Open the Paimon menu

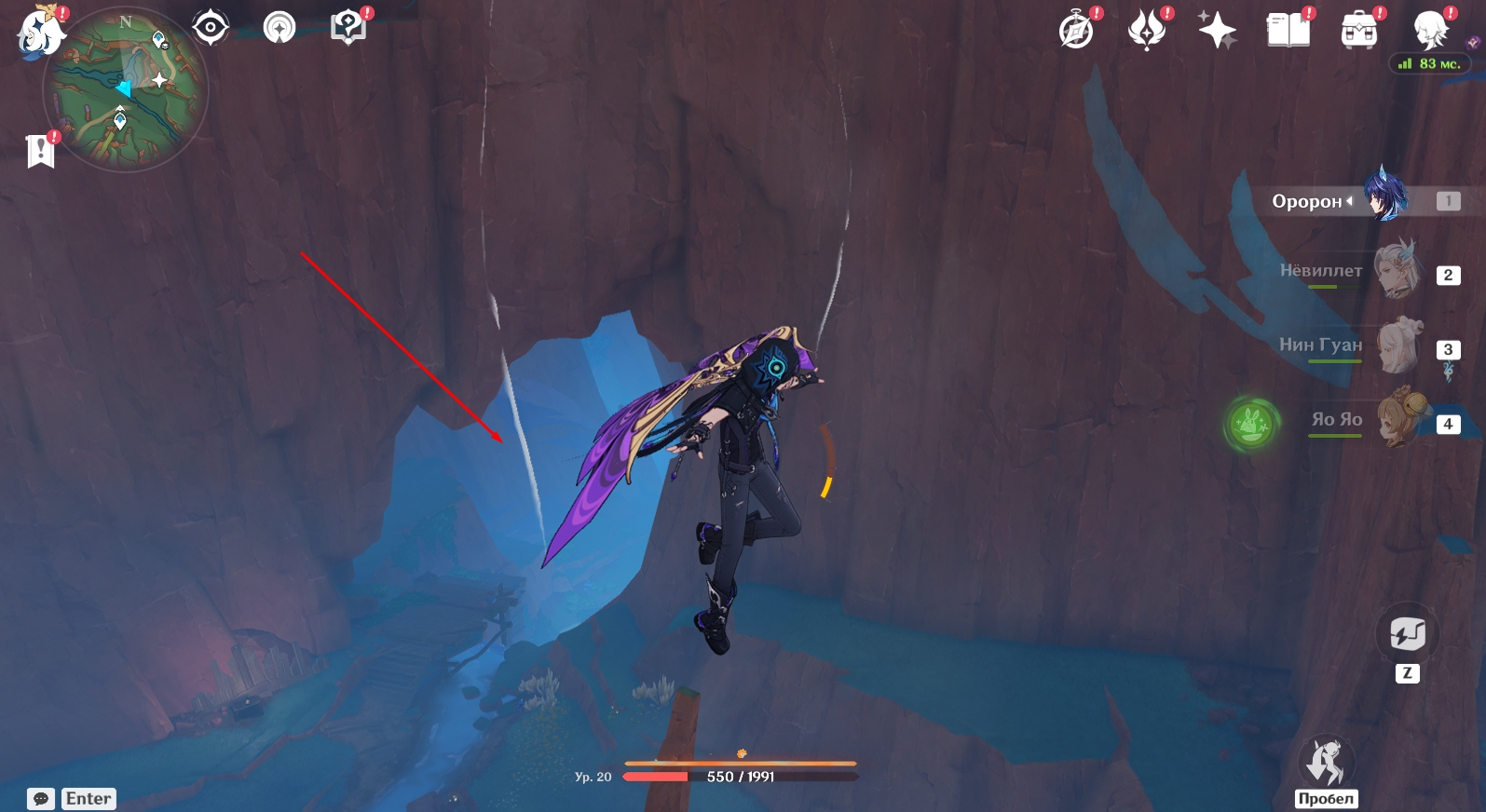click(40, 32)
